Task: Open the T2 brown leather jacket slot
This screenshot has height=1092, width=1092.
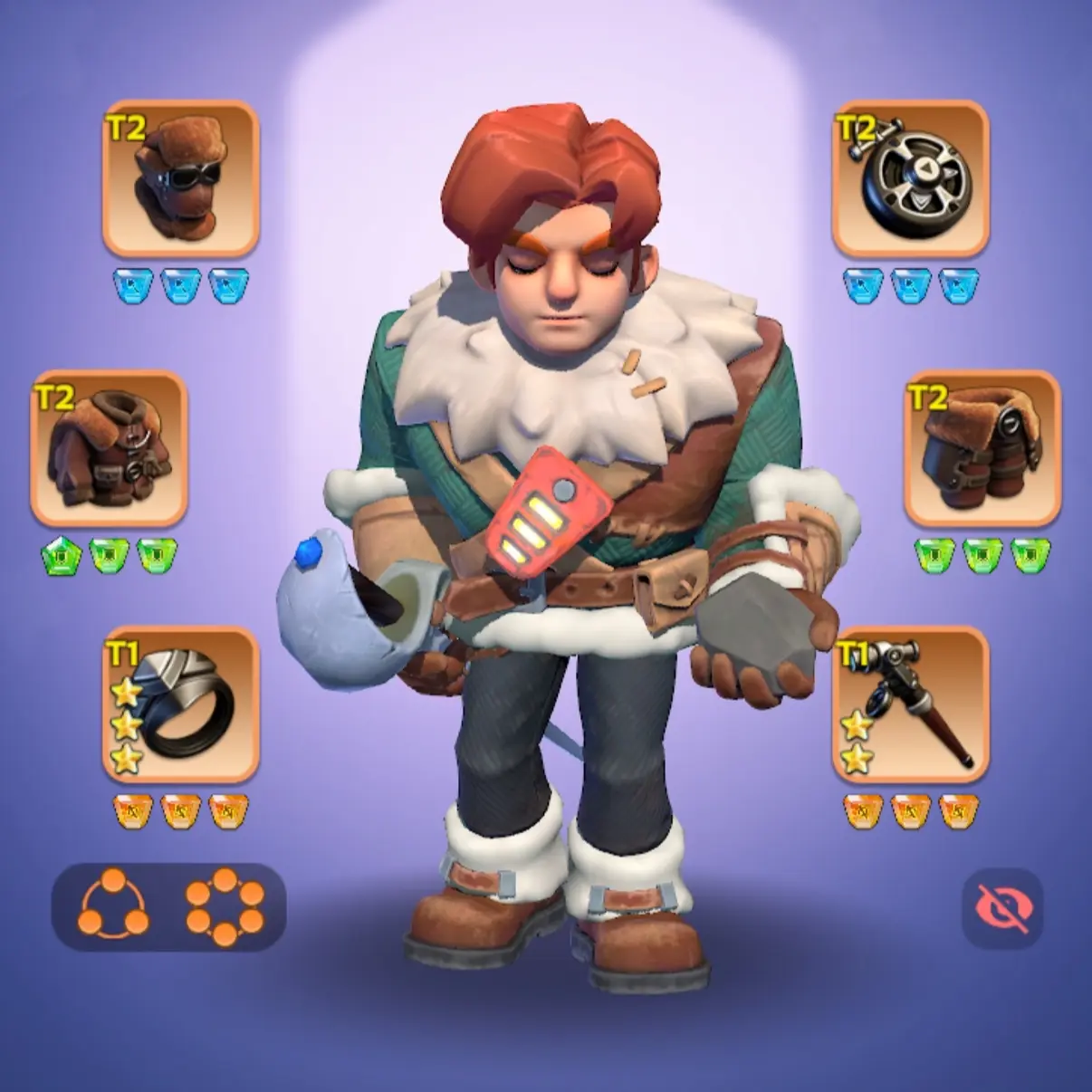Action: [x=110, y=448]
